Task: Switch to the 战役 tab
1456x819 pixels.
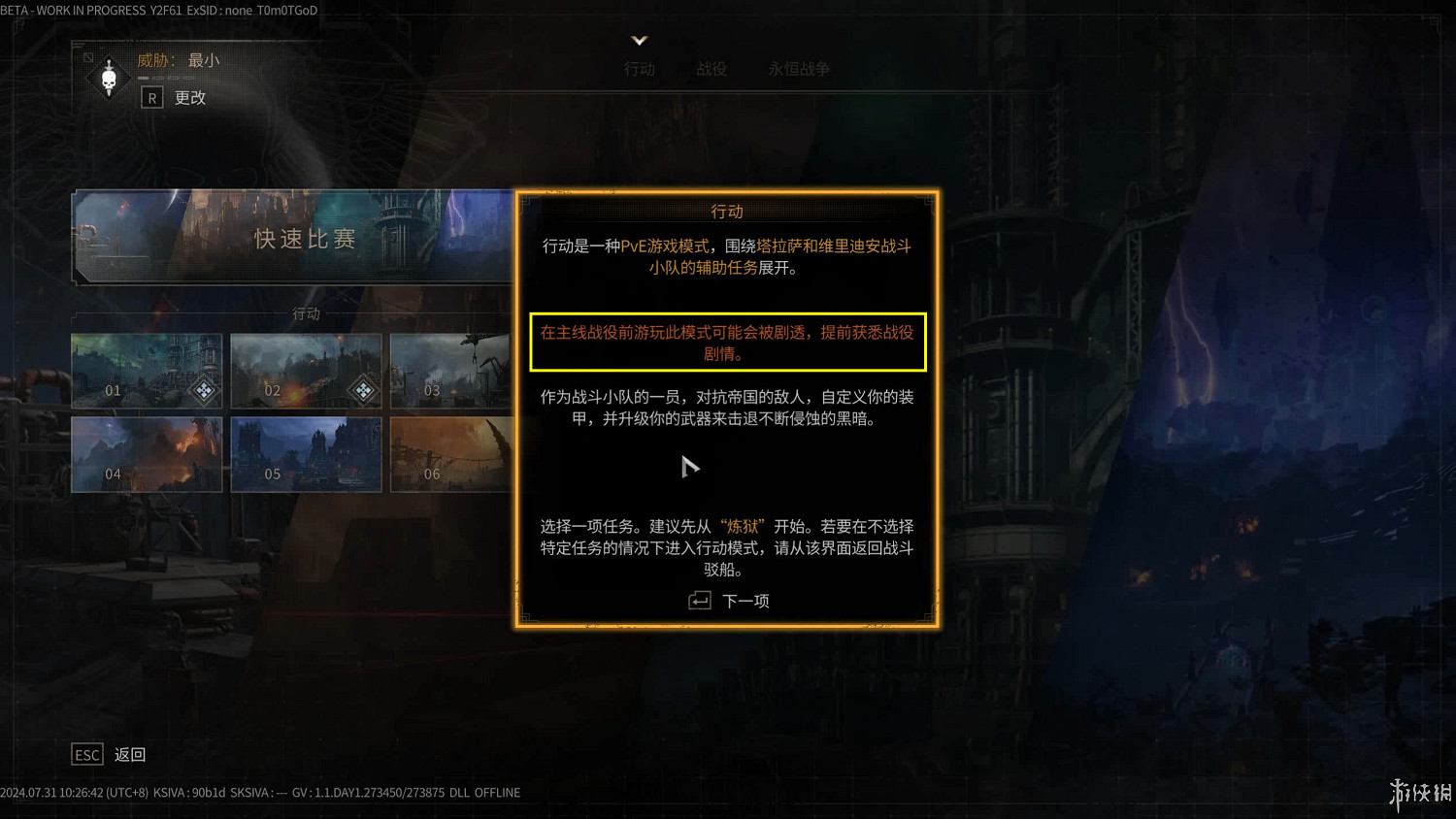Action: (x=711, y=69)
